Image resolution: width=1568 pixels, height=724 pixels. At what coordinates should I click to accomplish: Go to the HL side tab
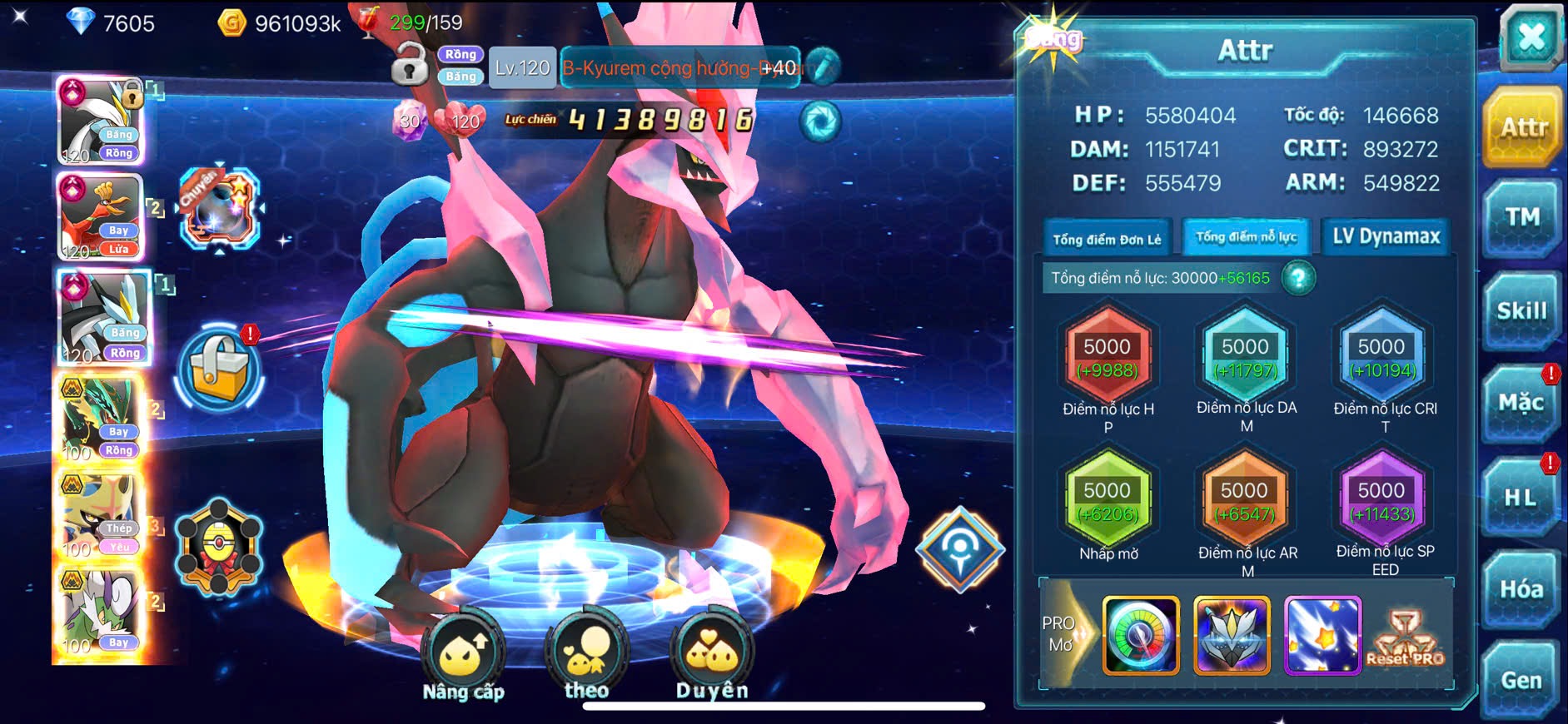1521,498
